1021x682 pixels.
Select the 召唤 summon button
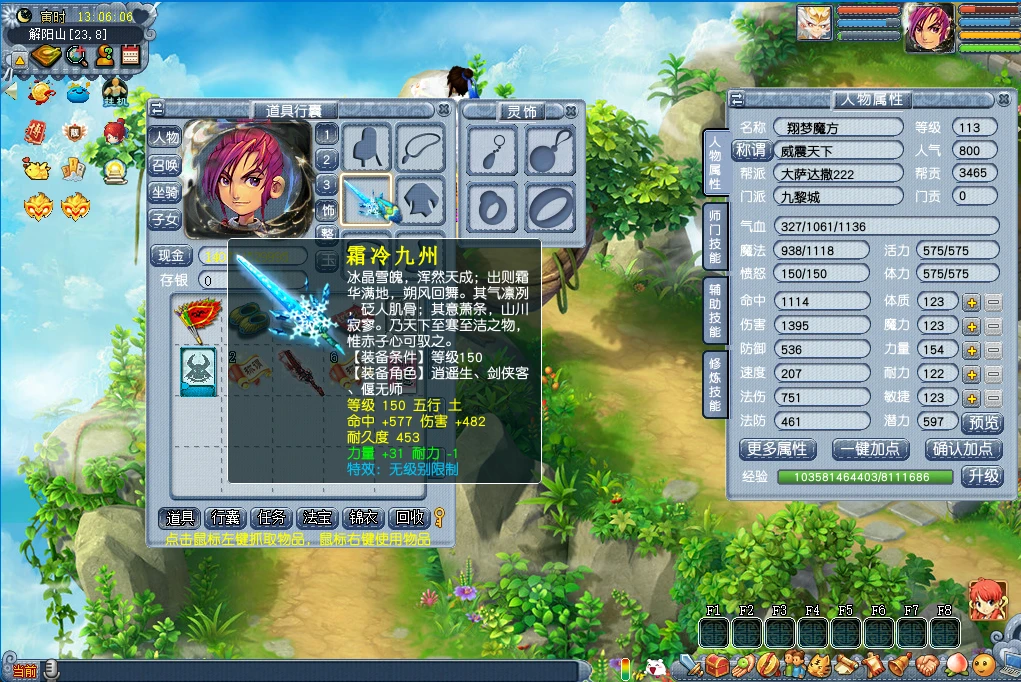pyautogui.click(x=165, y=165)
